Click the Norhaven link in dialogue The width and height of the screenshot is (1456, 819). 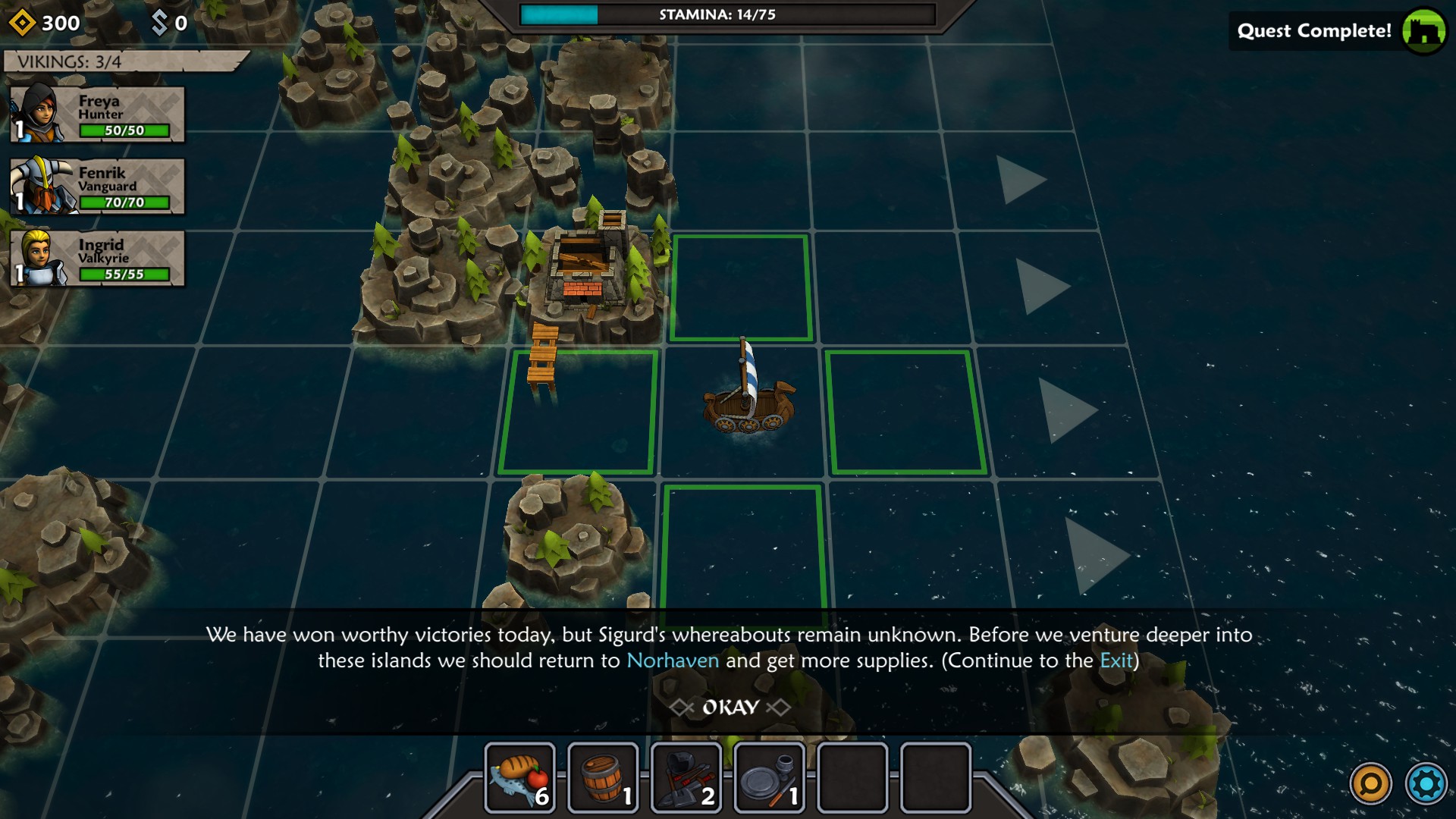click(x=673, y=661)
